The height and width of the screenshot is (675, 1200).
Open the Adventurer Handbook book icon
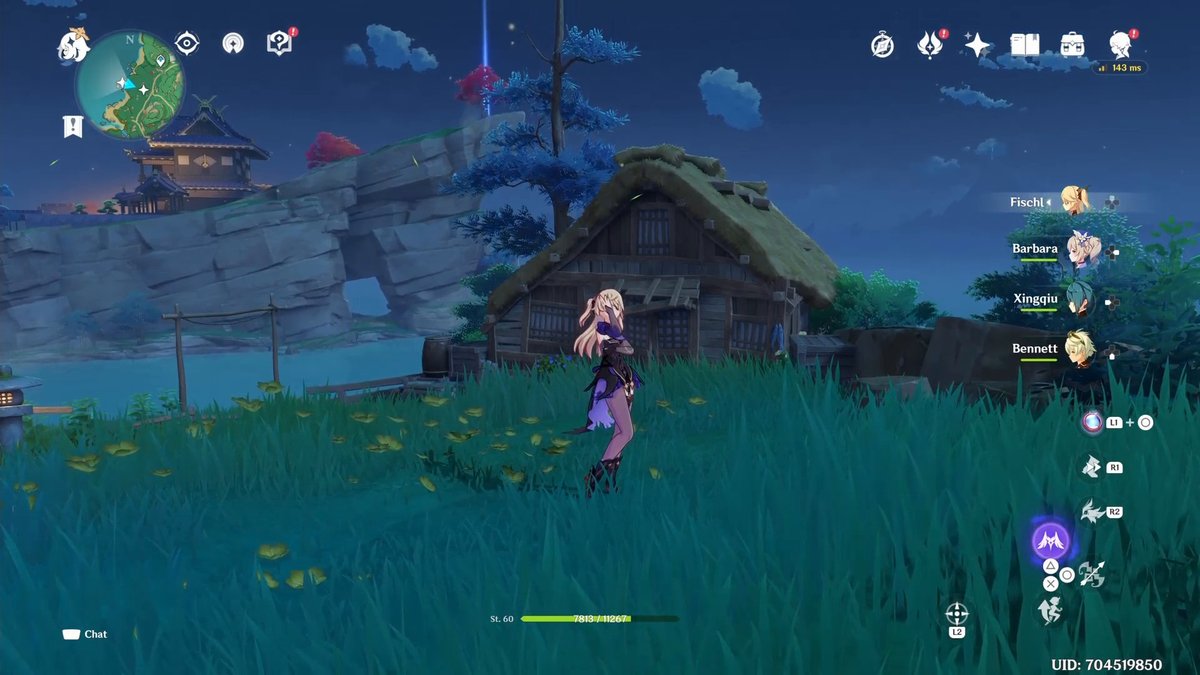tap(1025, 45)
